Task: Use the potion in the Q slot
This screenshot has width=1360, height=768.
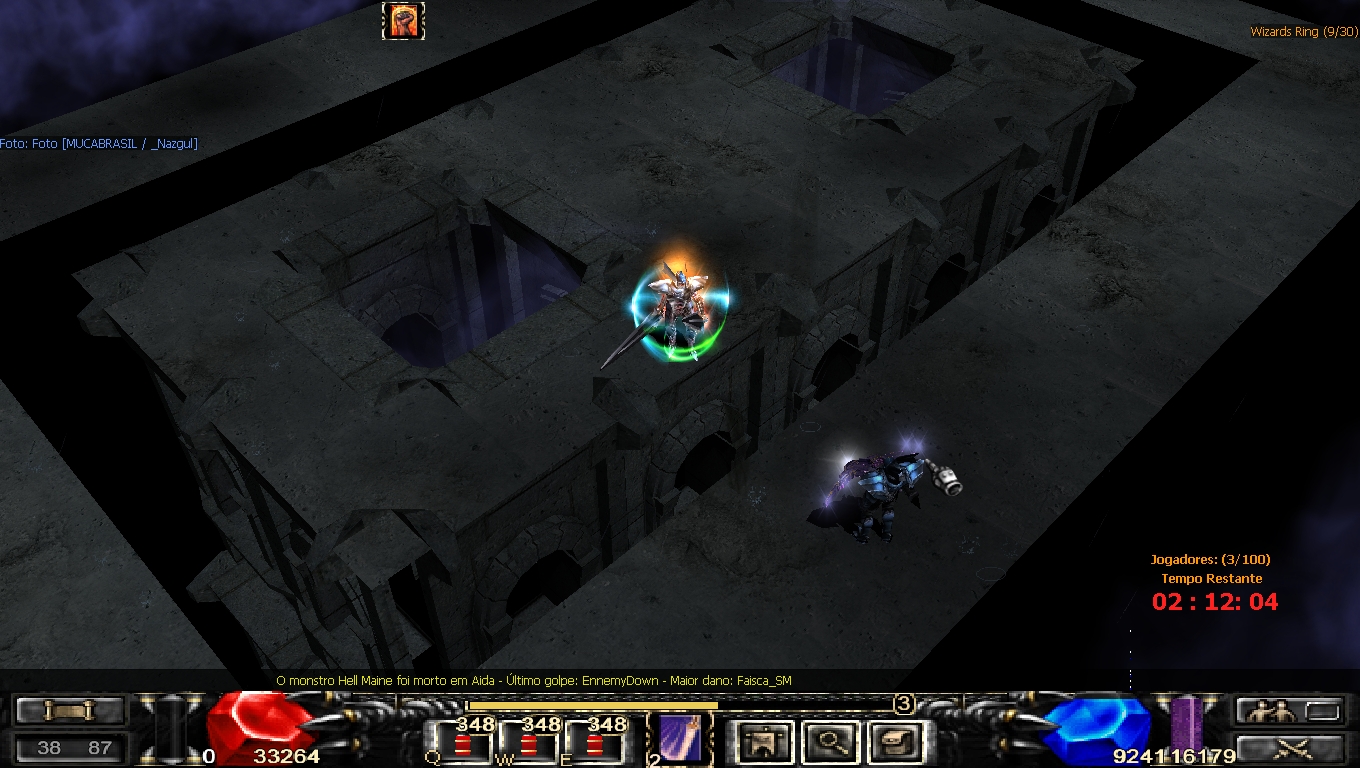Action: [x=462, y=744]
